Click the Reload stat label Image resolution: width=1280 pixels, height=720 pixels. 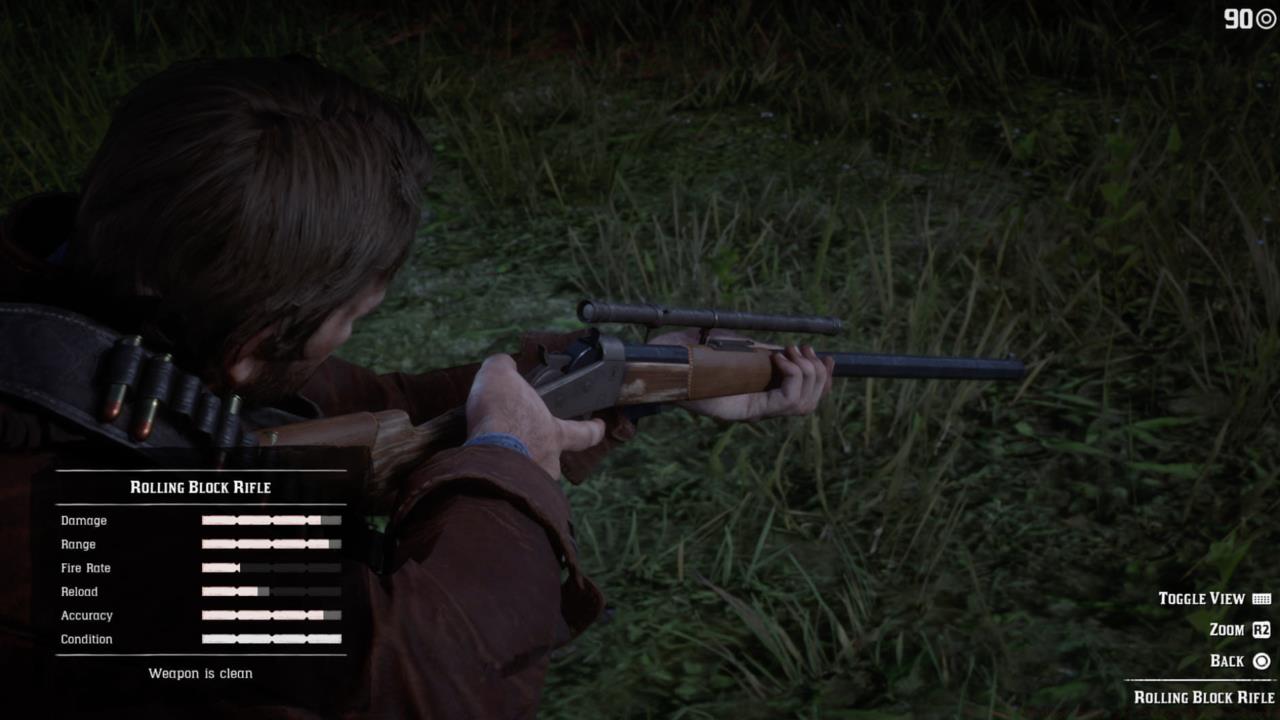[x=79, y=592]
